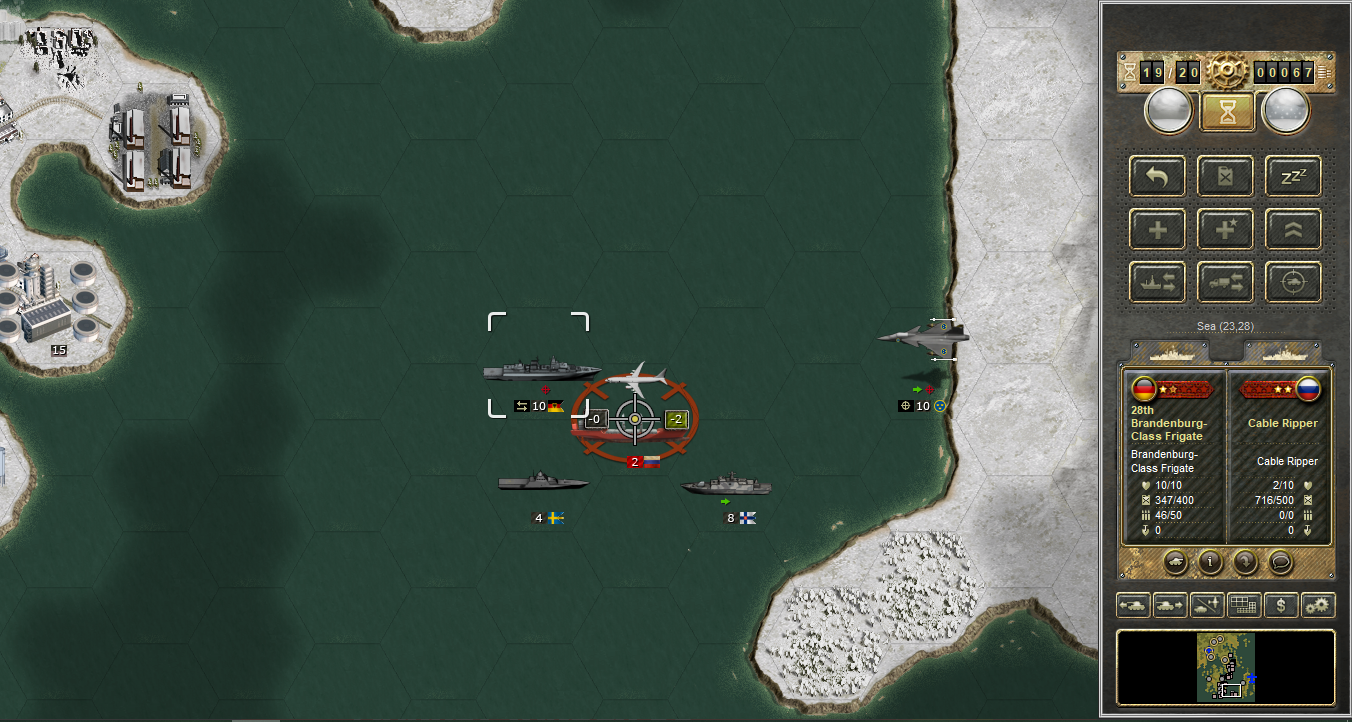1352x722 pixels.
Task: Select elite replacements (plus with star)
Action: [x=1226, y=230]
